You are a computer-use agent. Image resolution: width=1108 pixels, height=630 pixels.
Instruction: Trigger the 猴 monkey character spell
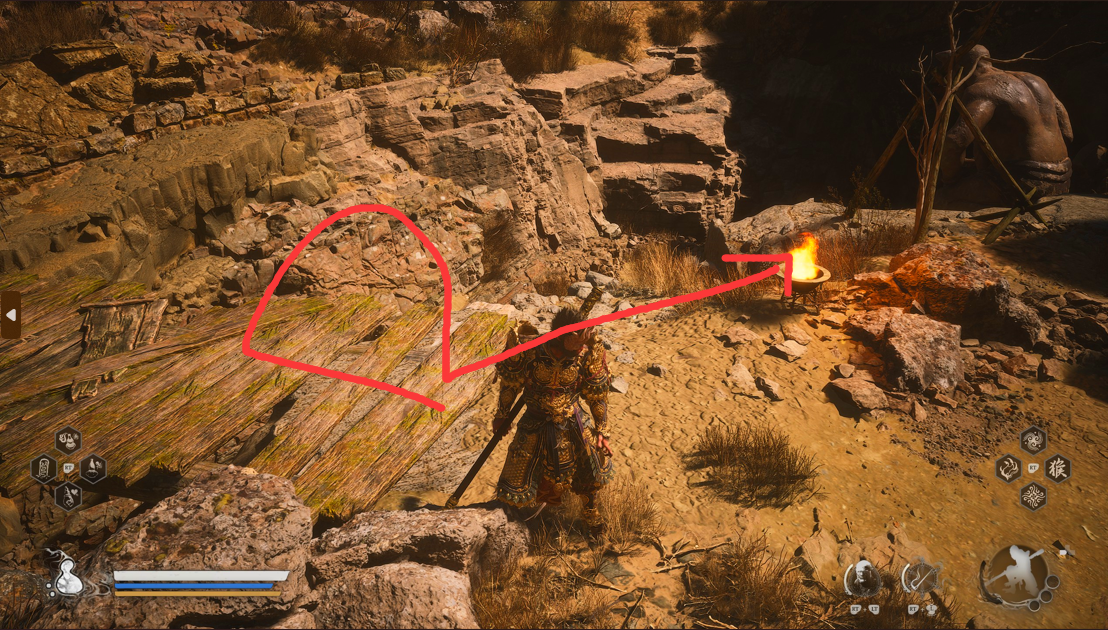tap(1057, 468)
